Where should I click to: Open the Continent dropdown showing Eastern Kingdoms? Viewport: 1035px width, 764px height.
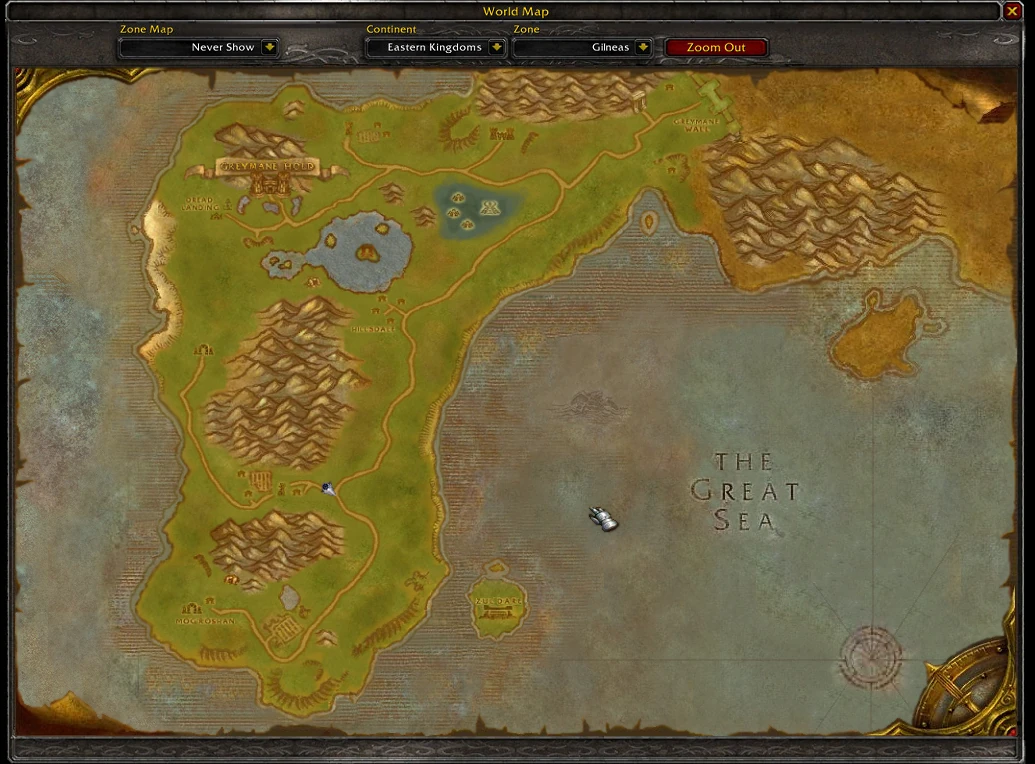click(x=496, y=47)
